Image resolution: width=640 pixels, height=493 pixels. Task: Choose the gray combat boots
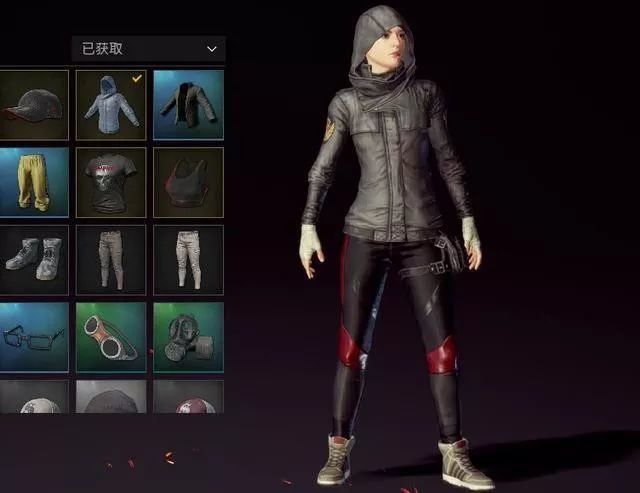(33, 260)
